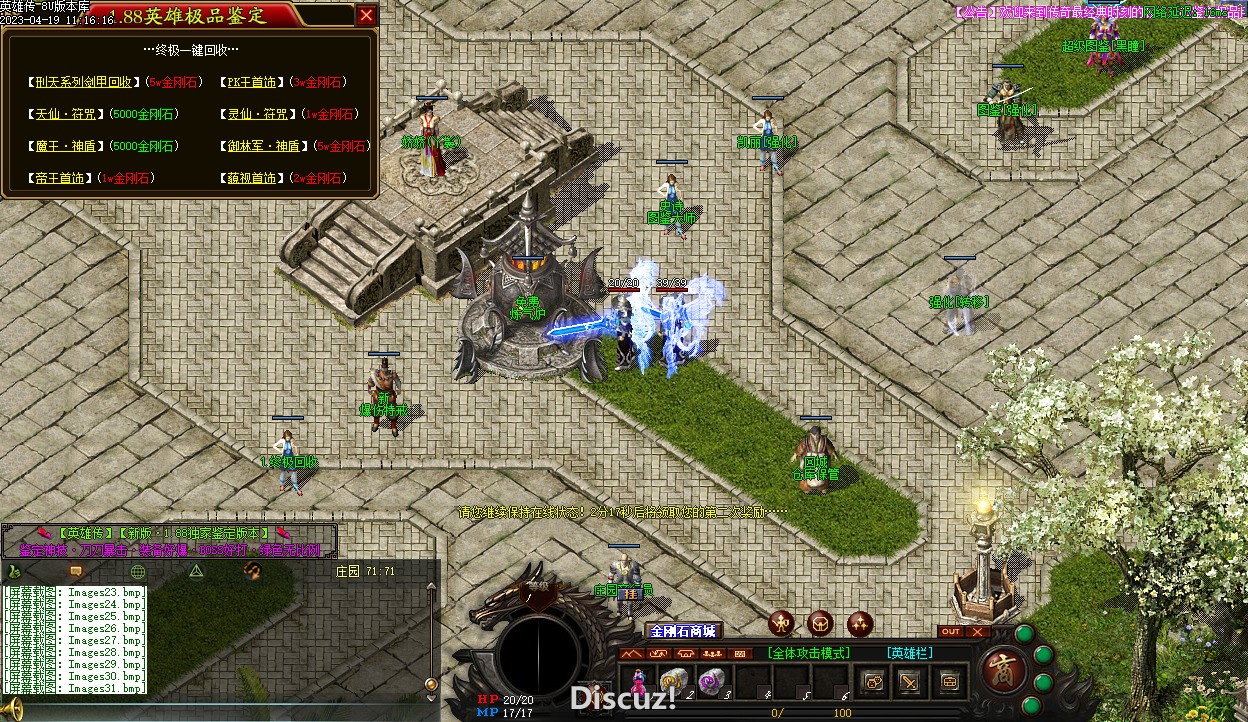Click the speech-bubble icon above the chat log
The width and height of the screenshot is (1248, 722).
75,571
